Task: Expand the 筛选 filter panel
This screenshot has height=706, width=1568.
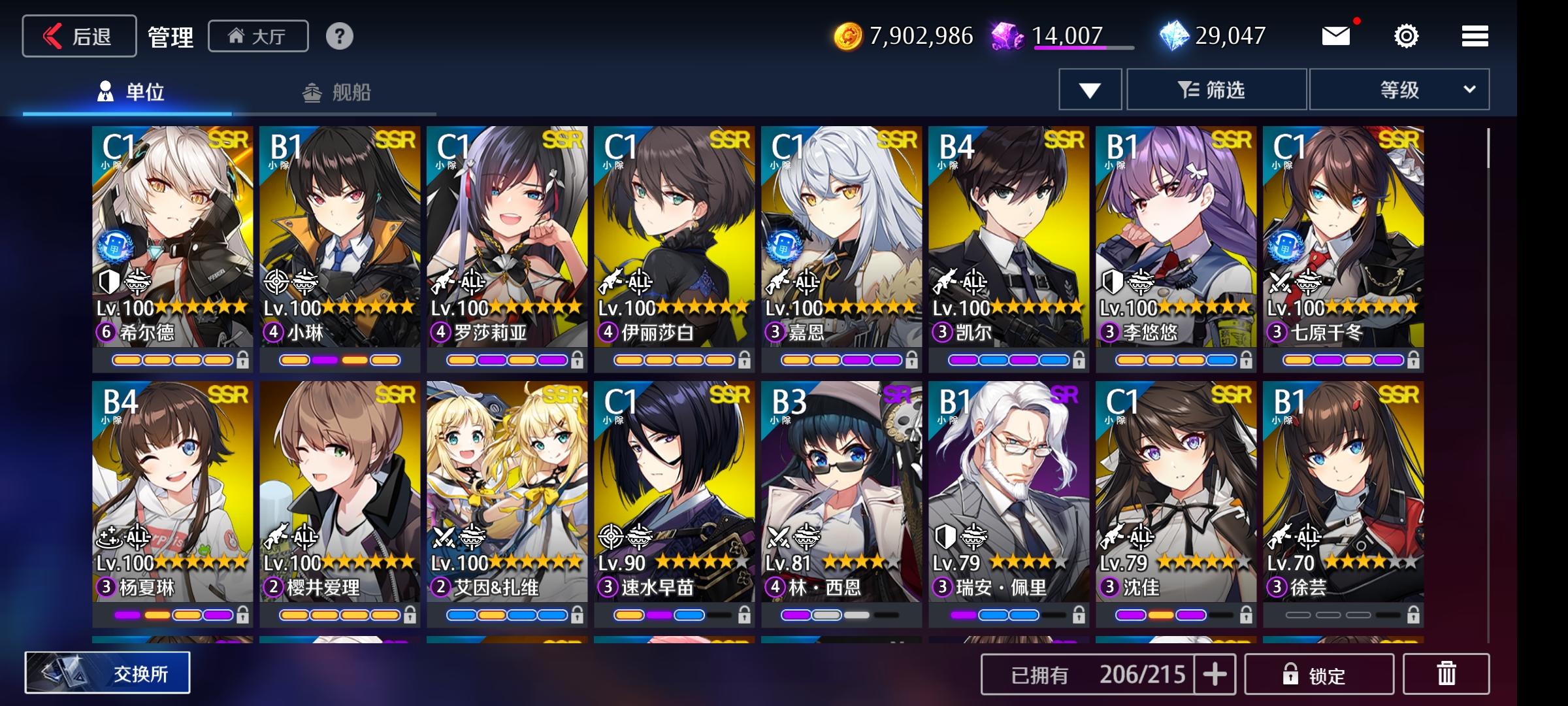Action: click(1217, 90)
